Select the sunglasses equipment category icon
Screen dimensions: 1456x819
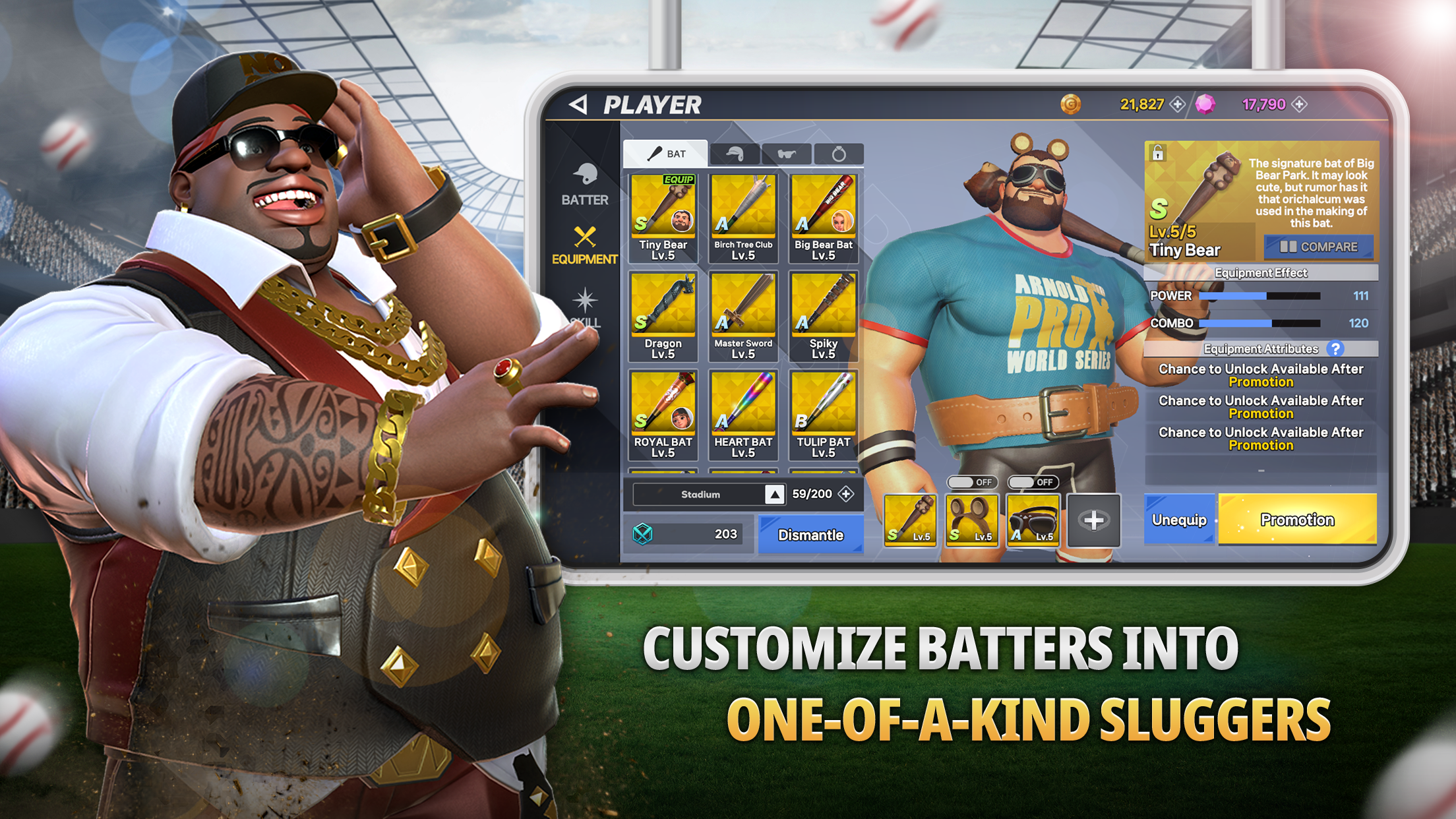[x=788, y=152]
